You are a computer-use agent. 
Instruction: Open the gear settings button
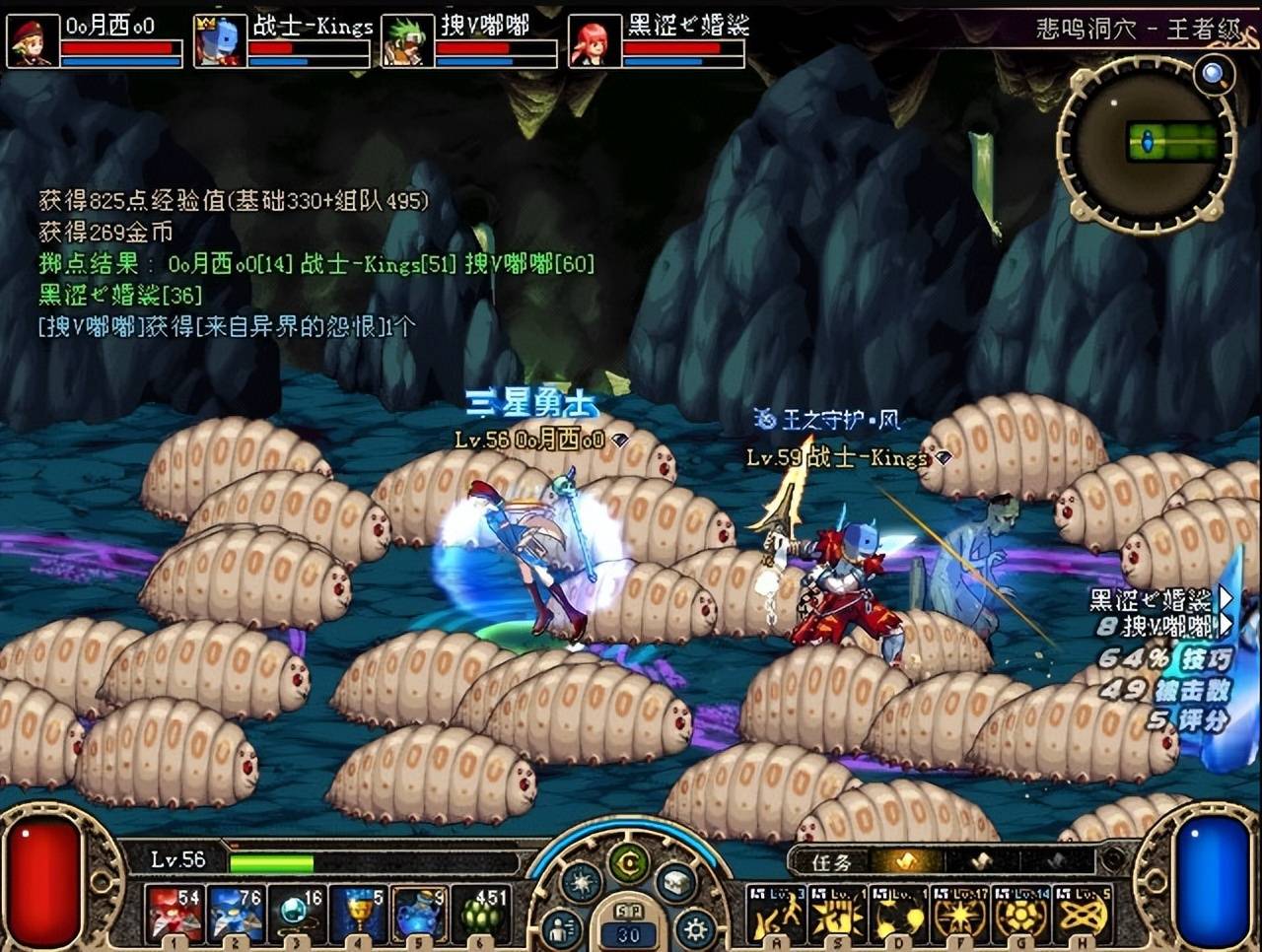[x=694, y=927]
